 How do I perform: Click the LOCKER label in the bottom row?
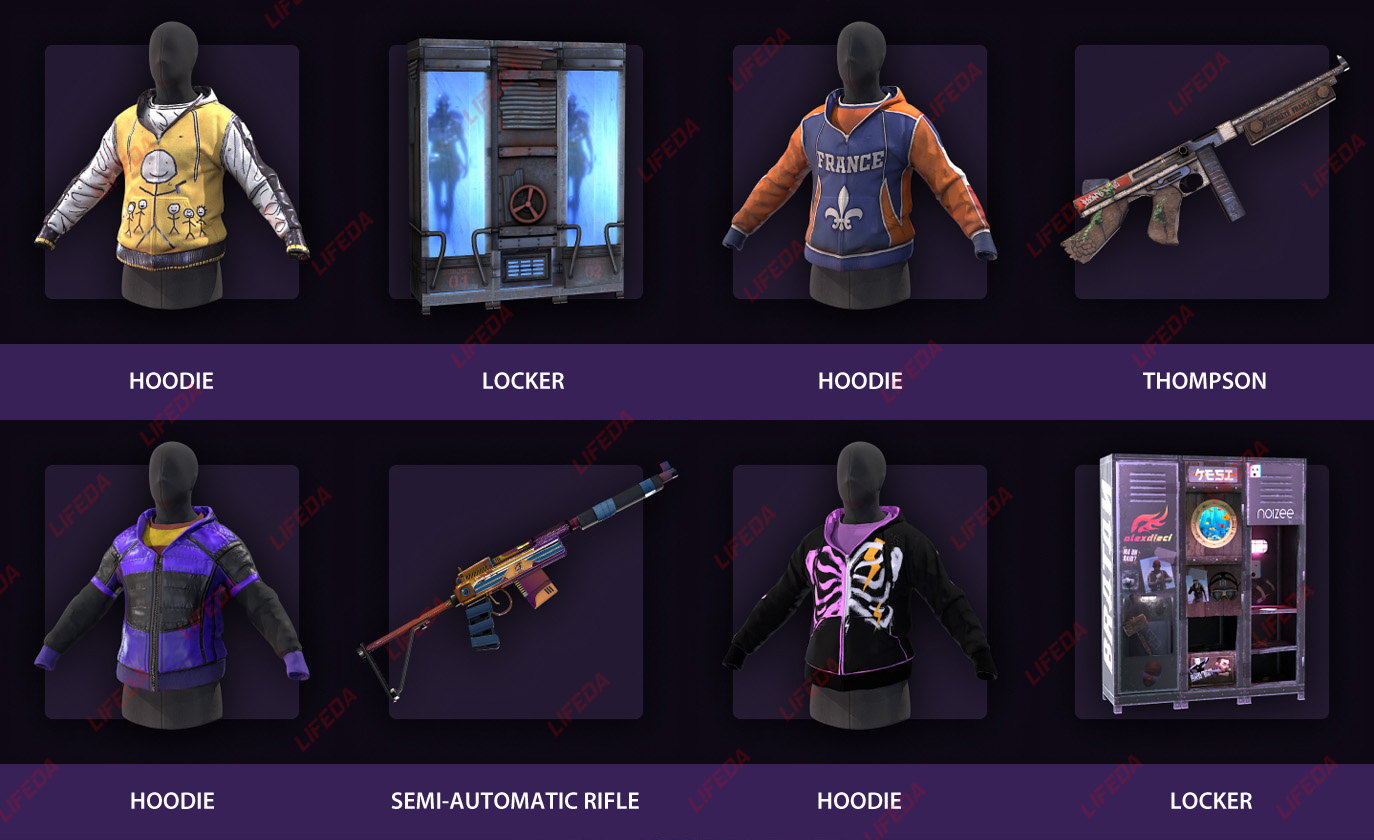(x=1211, y=801)
